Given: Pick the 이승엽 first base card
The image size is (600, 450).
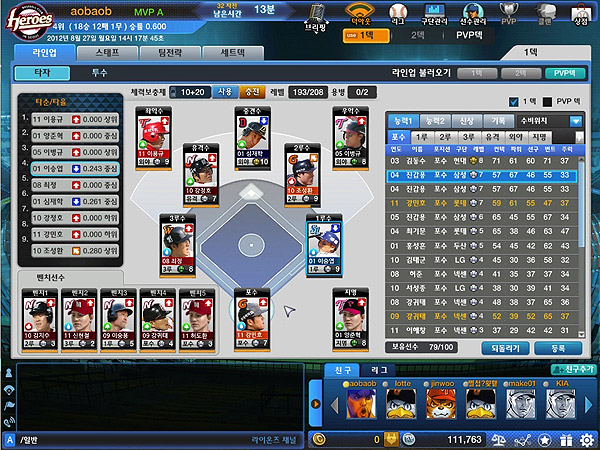Looking at the screenshot, I should [324, 247].
